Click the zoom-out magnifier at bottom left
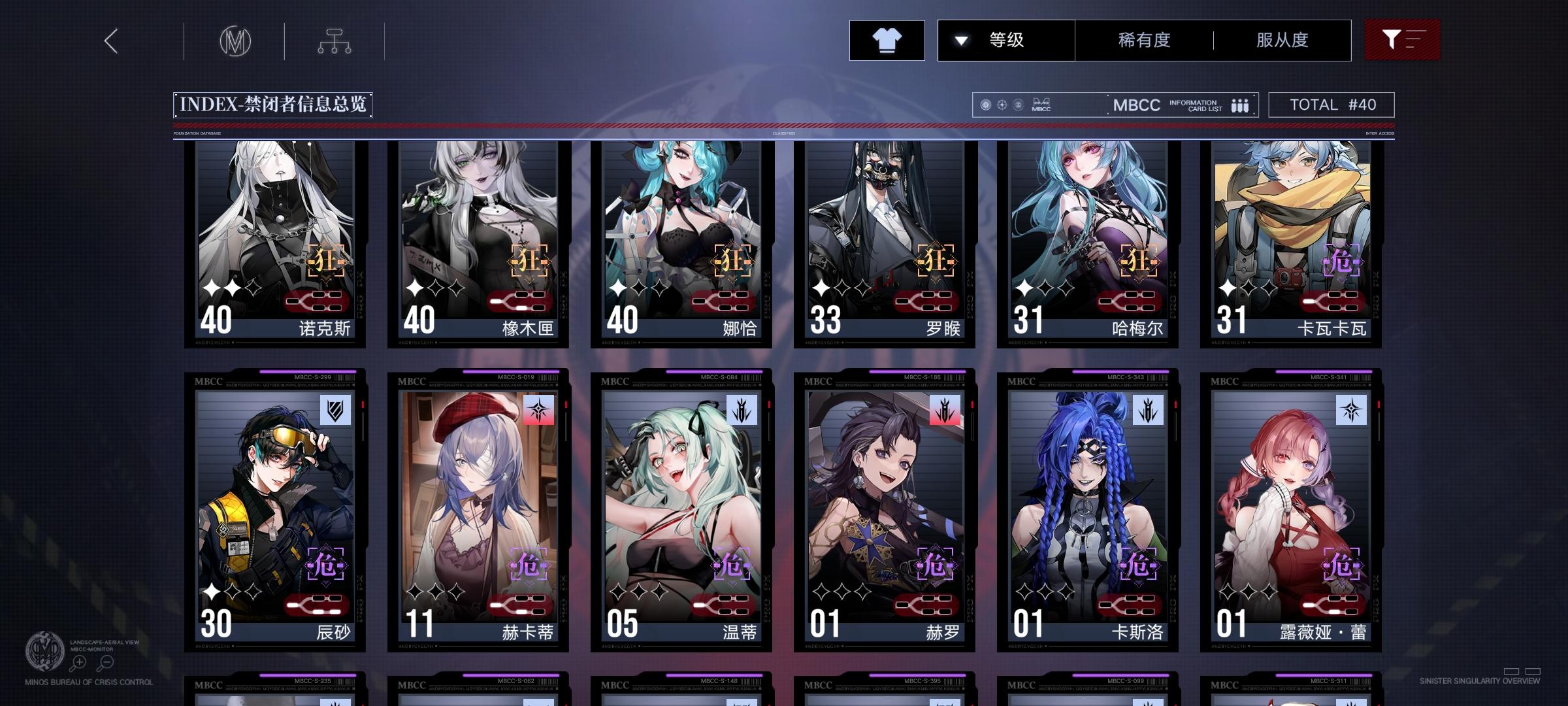Viewport: 1568px width, 706px height. click(106, 662)
